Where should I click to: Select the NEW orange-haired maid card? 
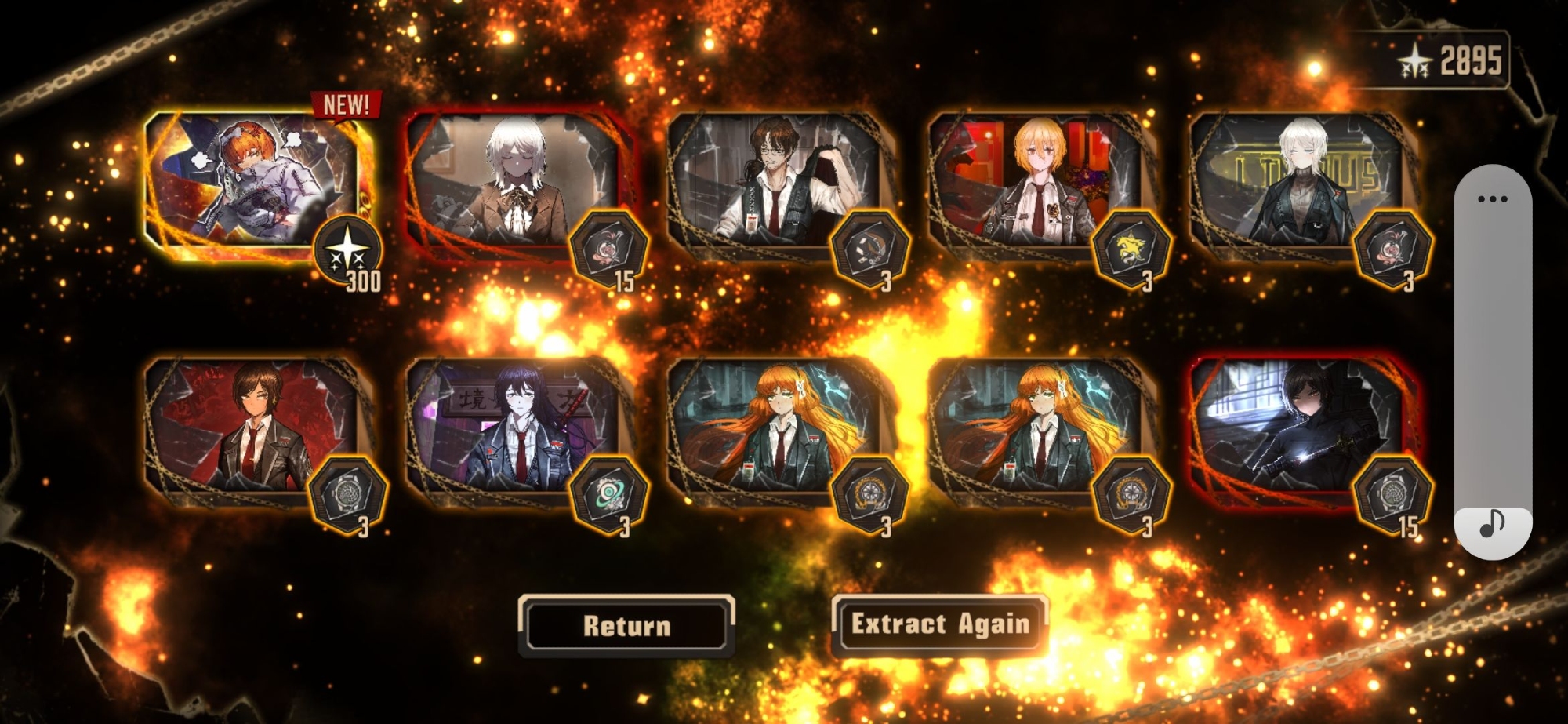click(252, 184)
